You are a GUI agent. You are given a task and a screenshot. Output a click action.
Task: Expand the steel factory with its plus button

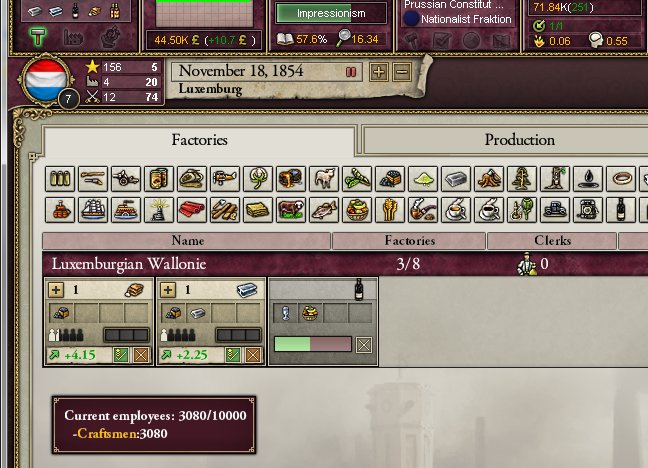tap(167, 290)
